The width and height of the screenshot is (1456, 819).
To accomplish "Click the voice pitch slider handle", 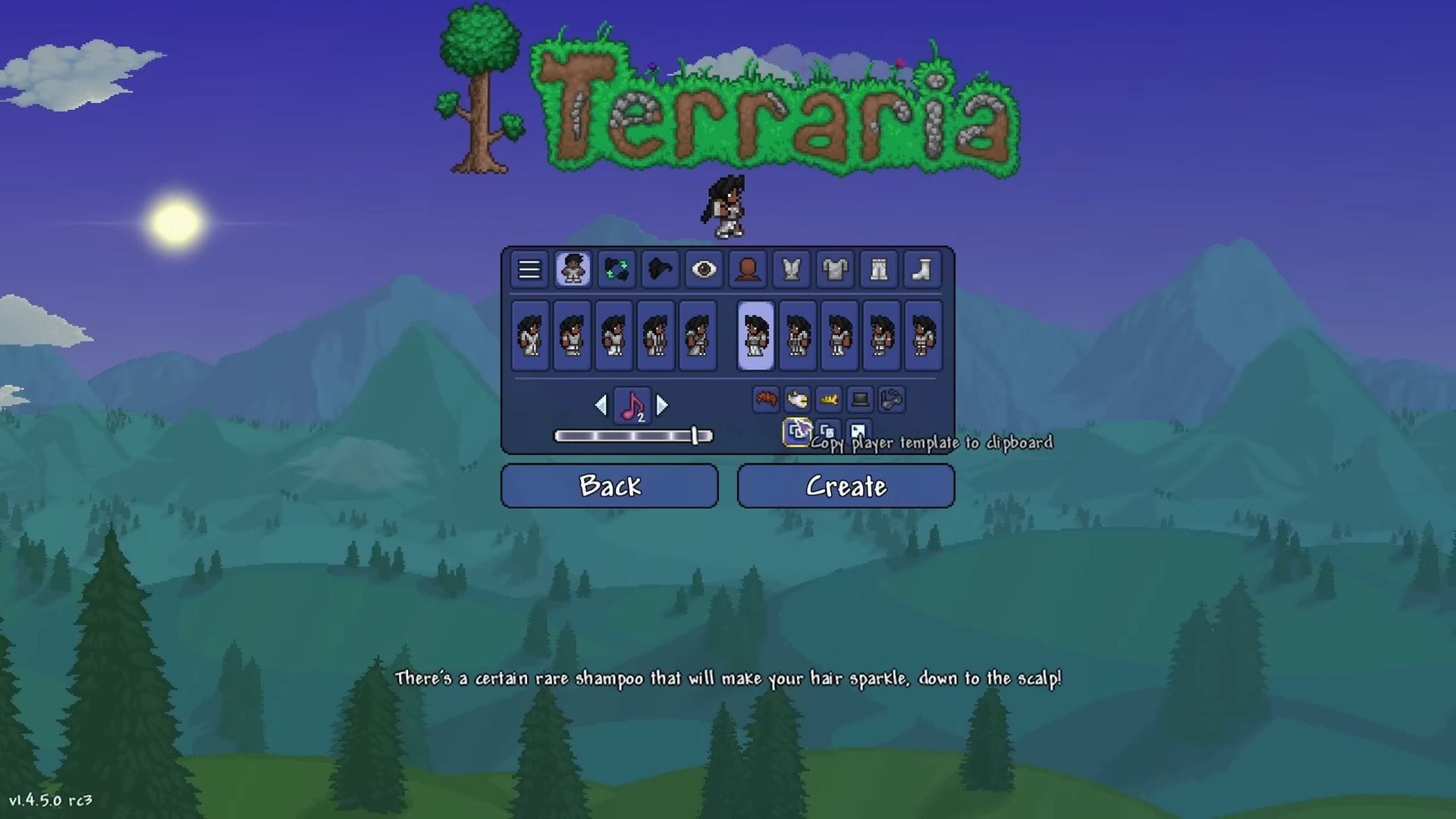I will [x=694, y=435].
